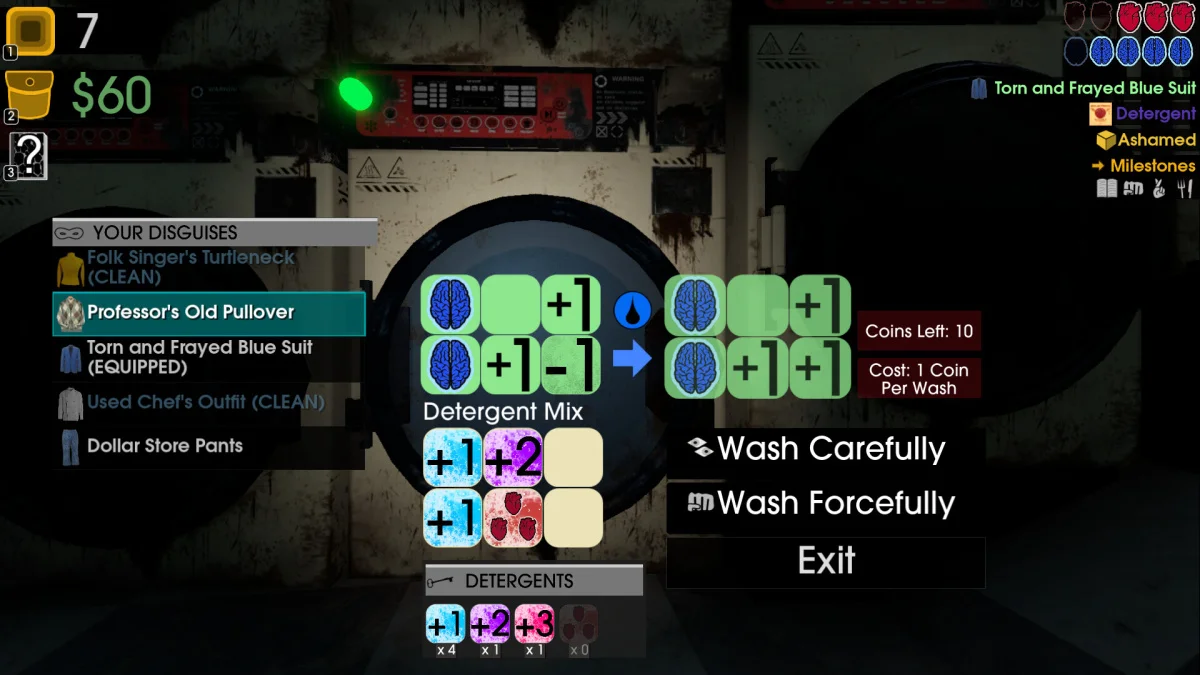The width and height of the screenshot is (1200, 675).
Task: Choose Wash Forcefully option
Action: coord(824,504)
